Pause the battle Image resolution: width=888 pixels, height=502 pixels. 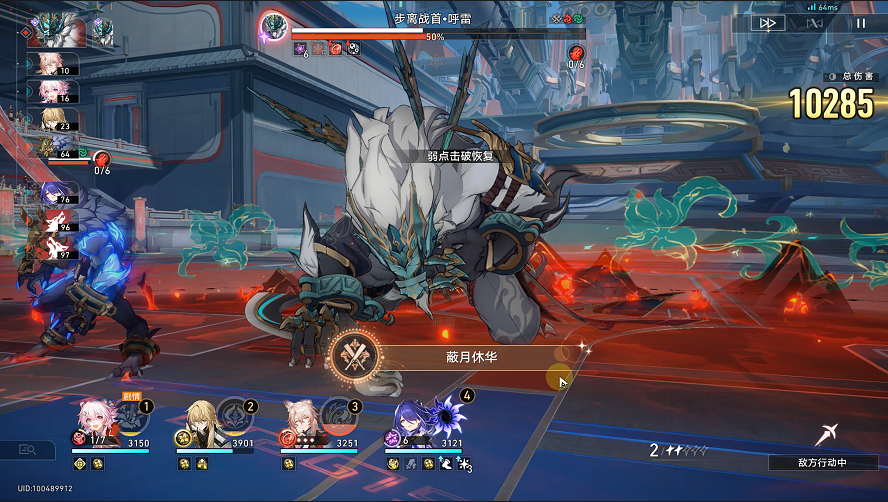pos(859,23)
